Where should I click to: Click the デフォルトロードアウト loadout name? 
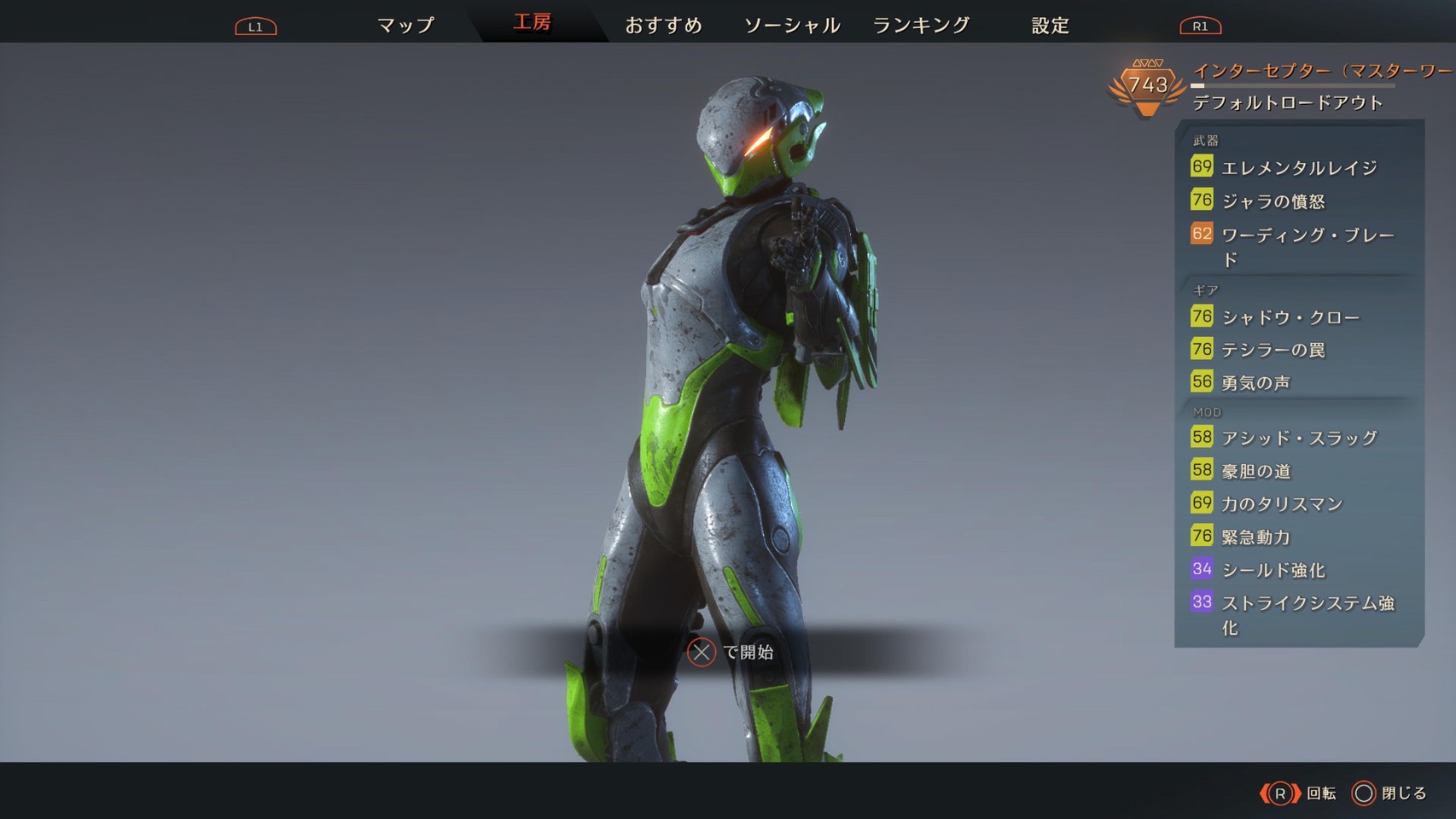coord(1287,103)
